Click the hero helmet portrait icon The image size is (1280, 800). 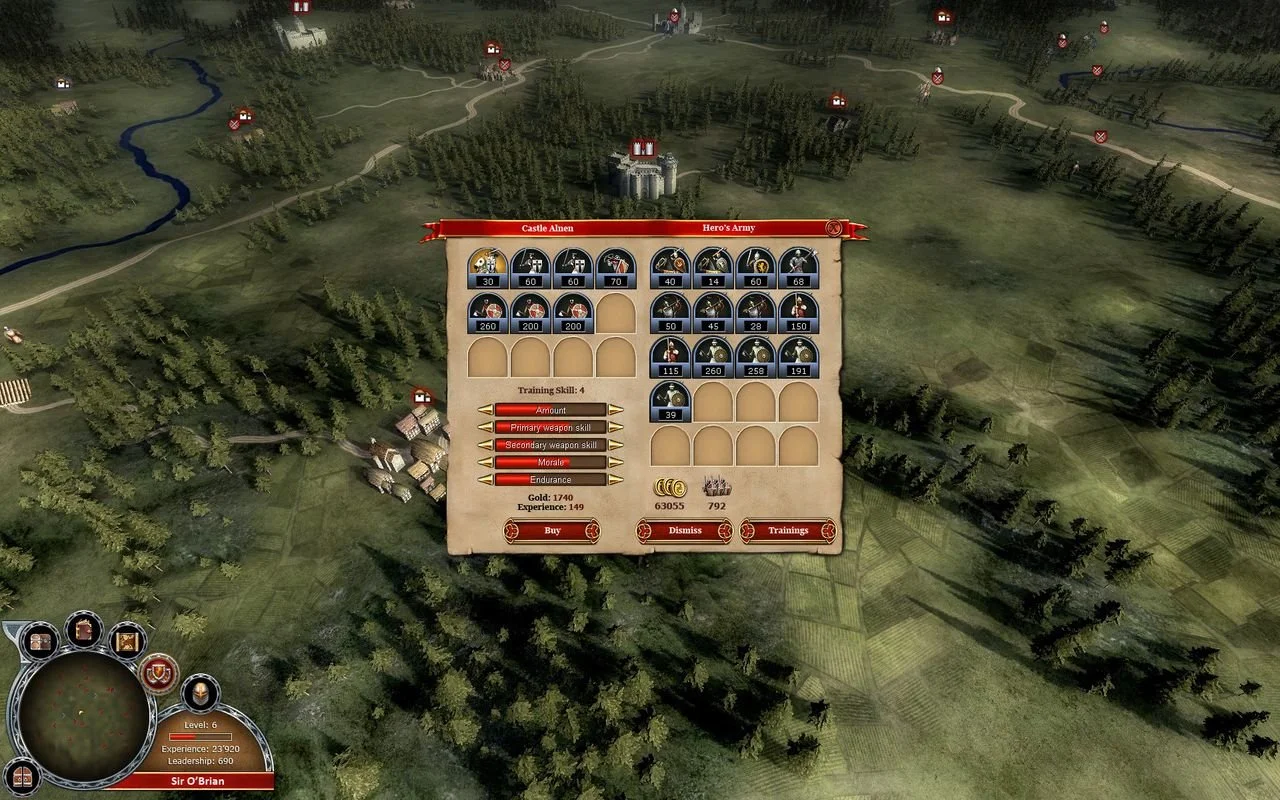[199, 694]
